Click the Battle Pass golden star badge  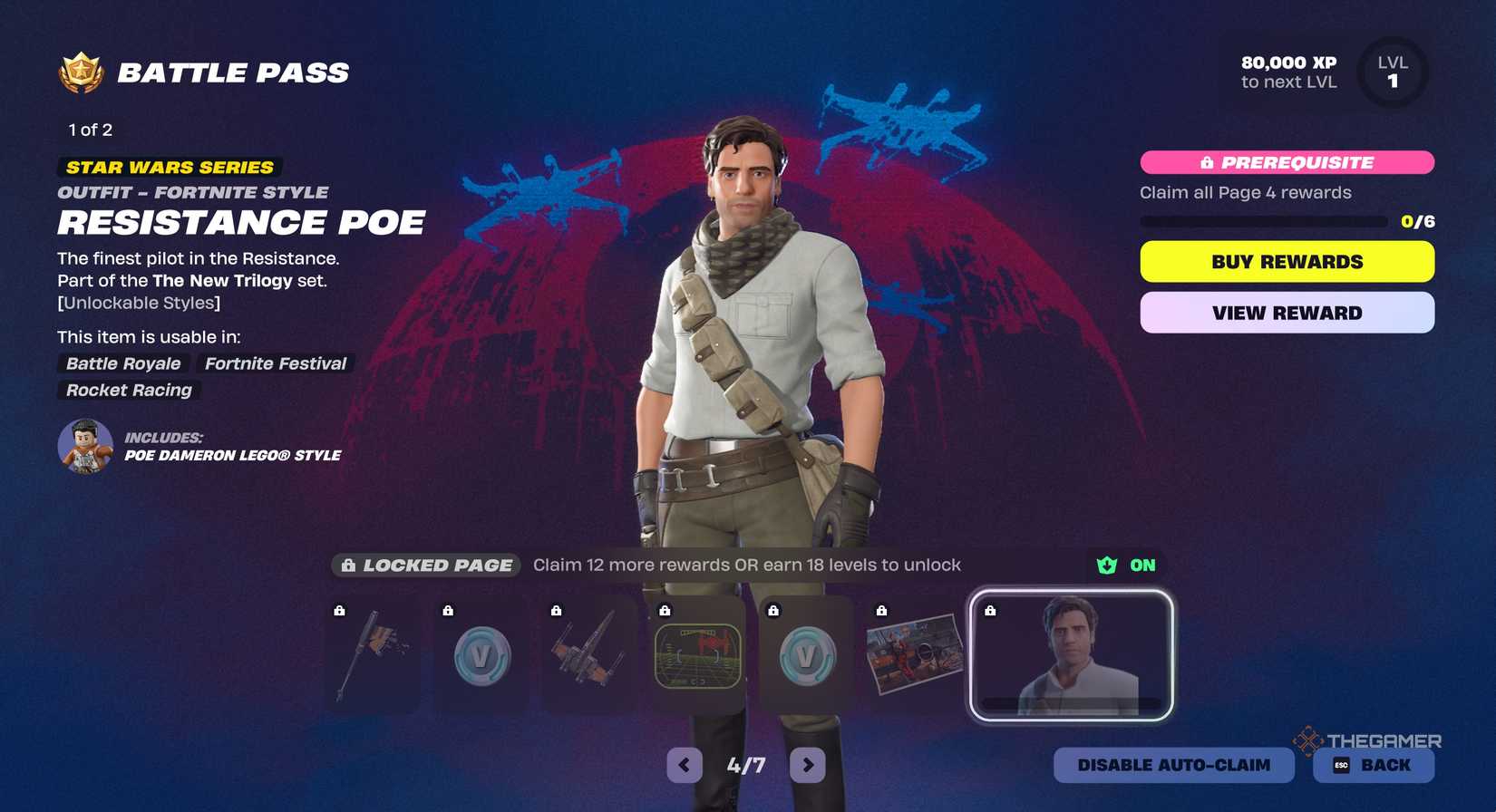(x=82, y=71)
